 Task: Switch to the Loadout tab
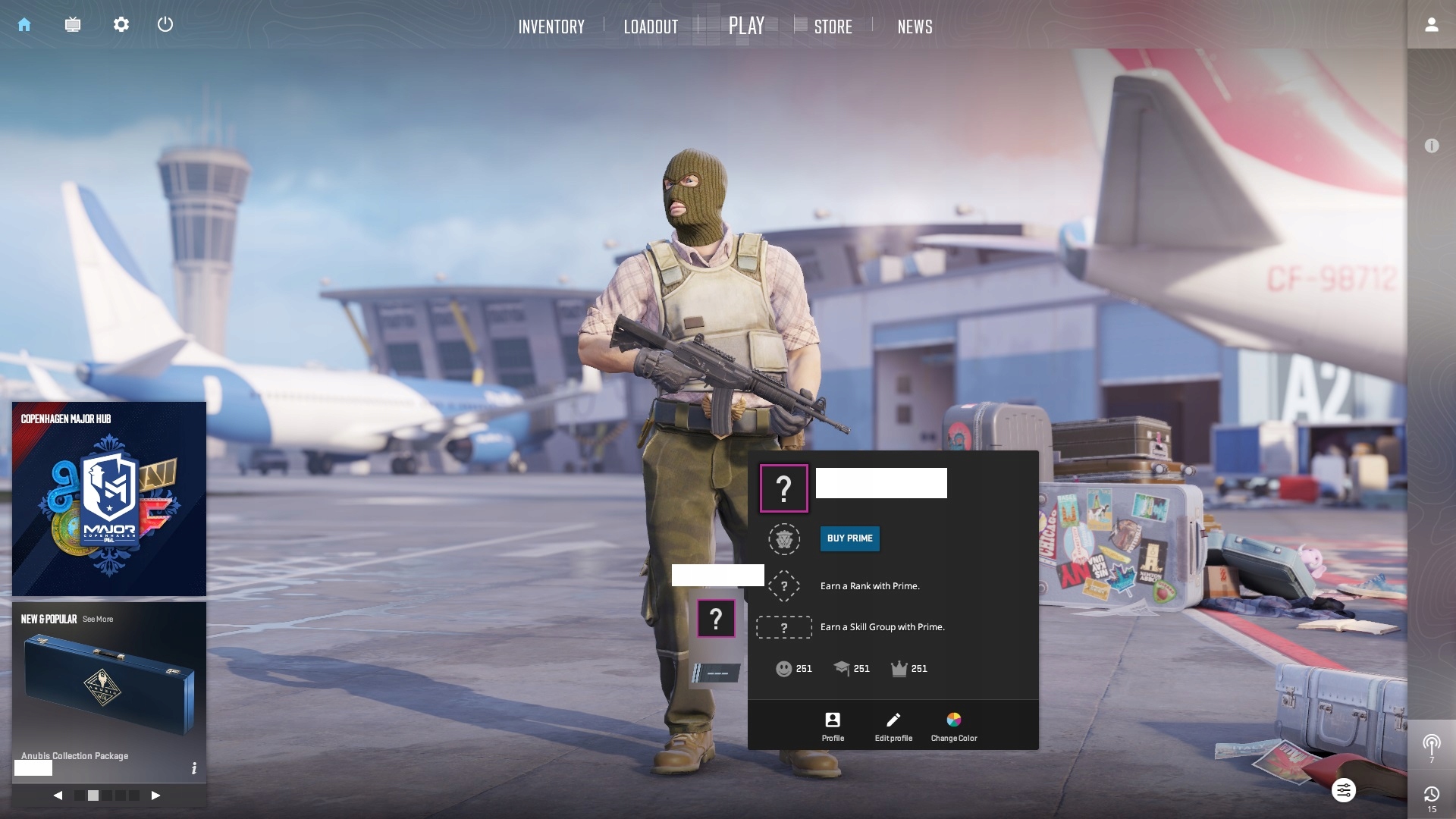click(651, 27)
